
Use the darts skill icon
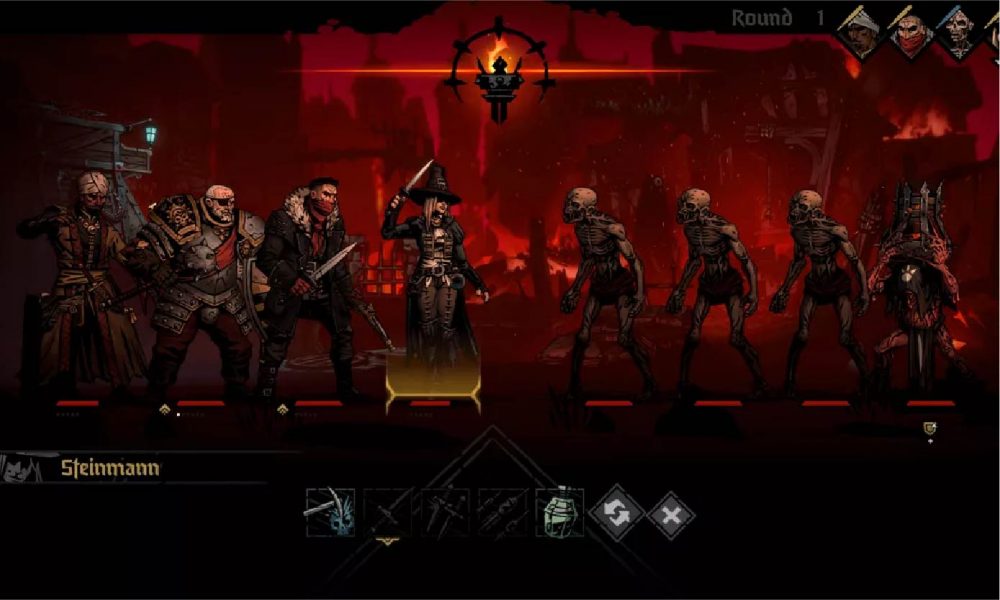click(x=502, y=512)
